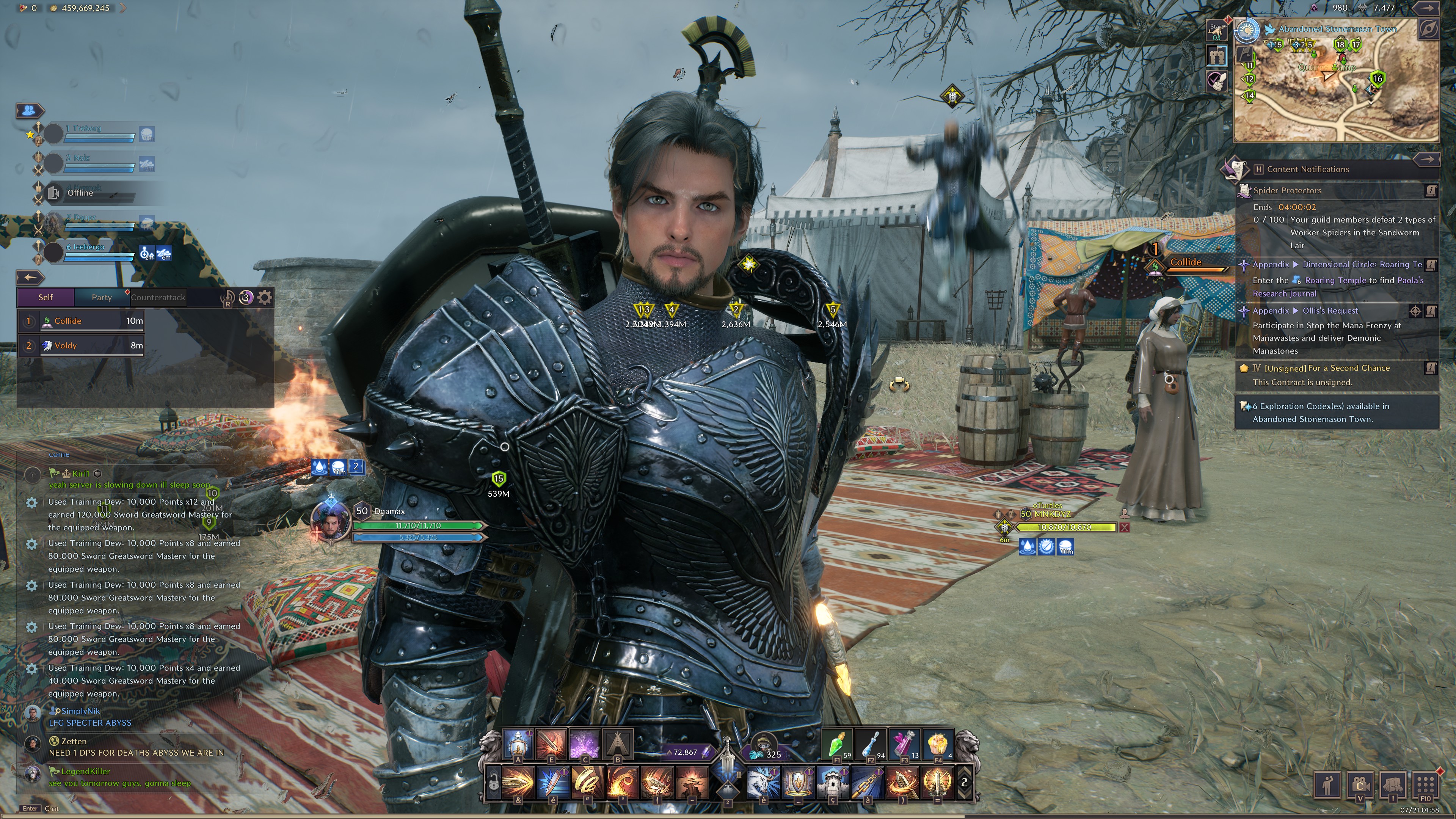
Task: Activate the charging bull skill
Action: click(763, 783)
